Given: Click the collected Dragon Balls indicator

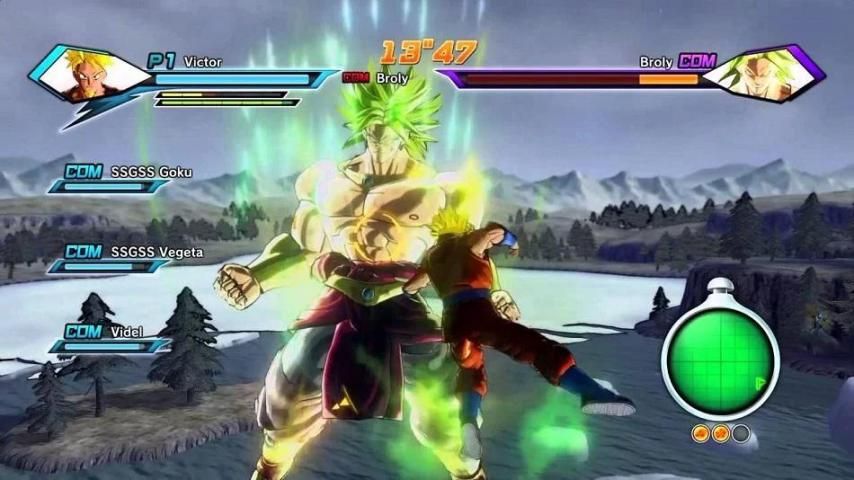Looking at the screenshot, I should click(x=719, y=433).
